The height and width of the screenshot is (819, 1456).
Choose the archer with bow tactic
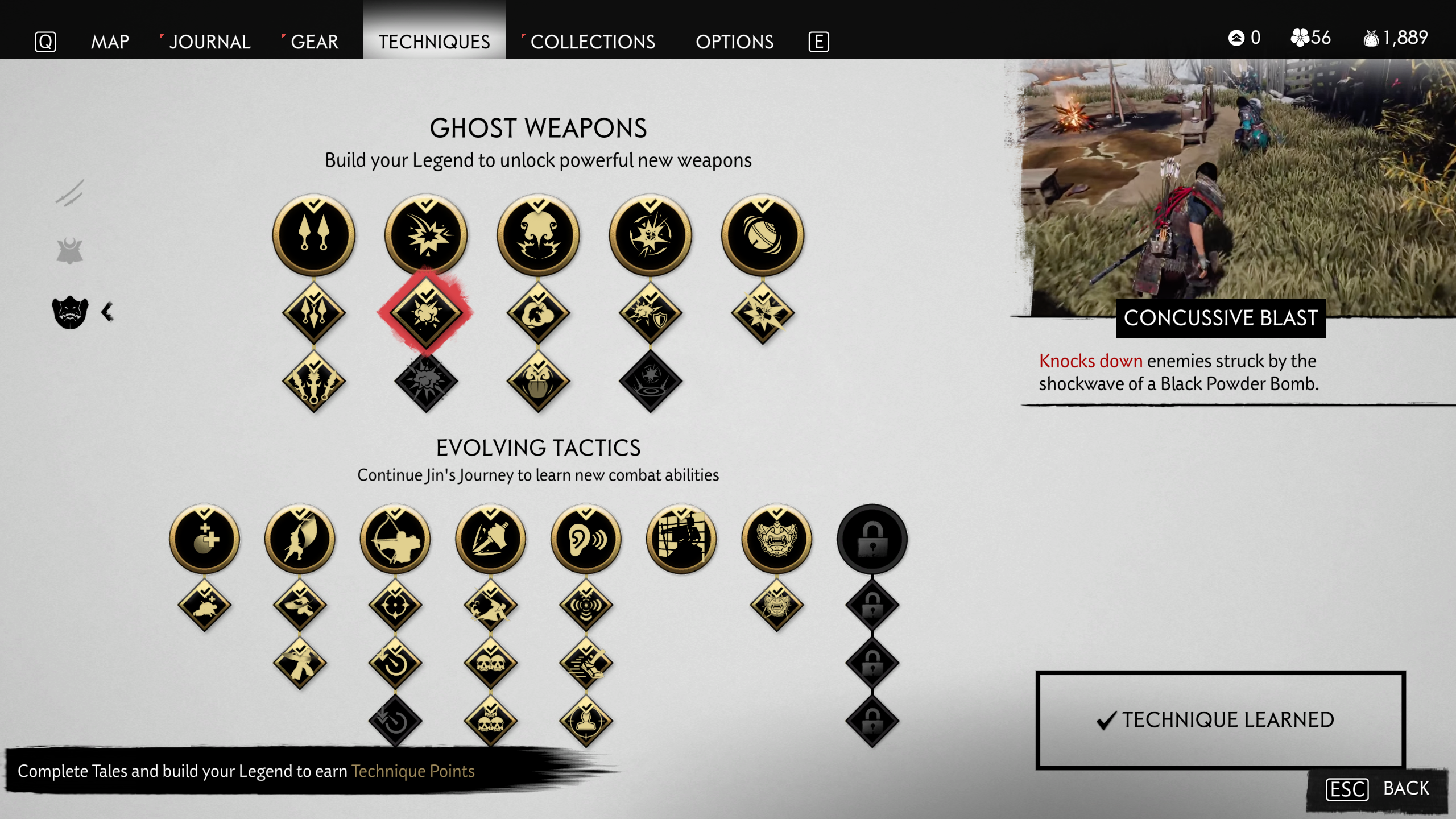pos(395,539)
